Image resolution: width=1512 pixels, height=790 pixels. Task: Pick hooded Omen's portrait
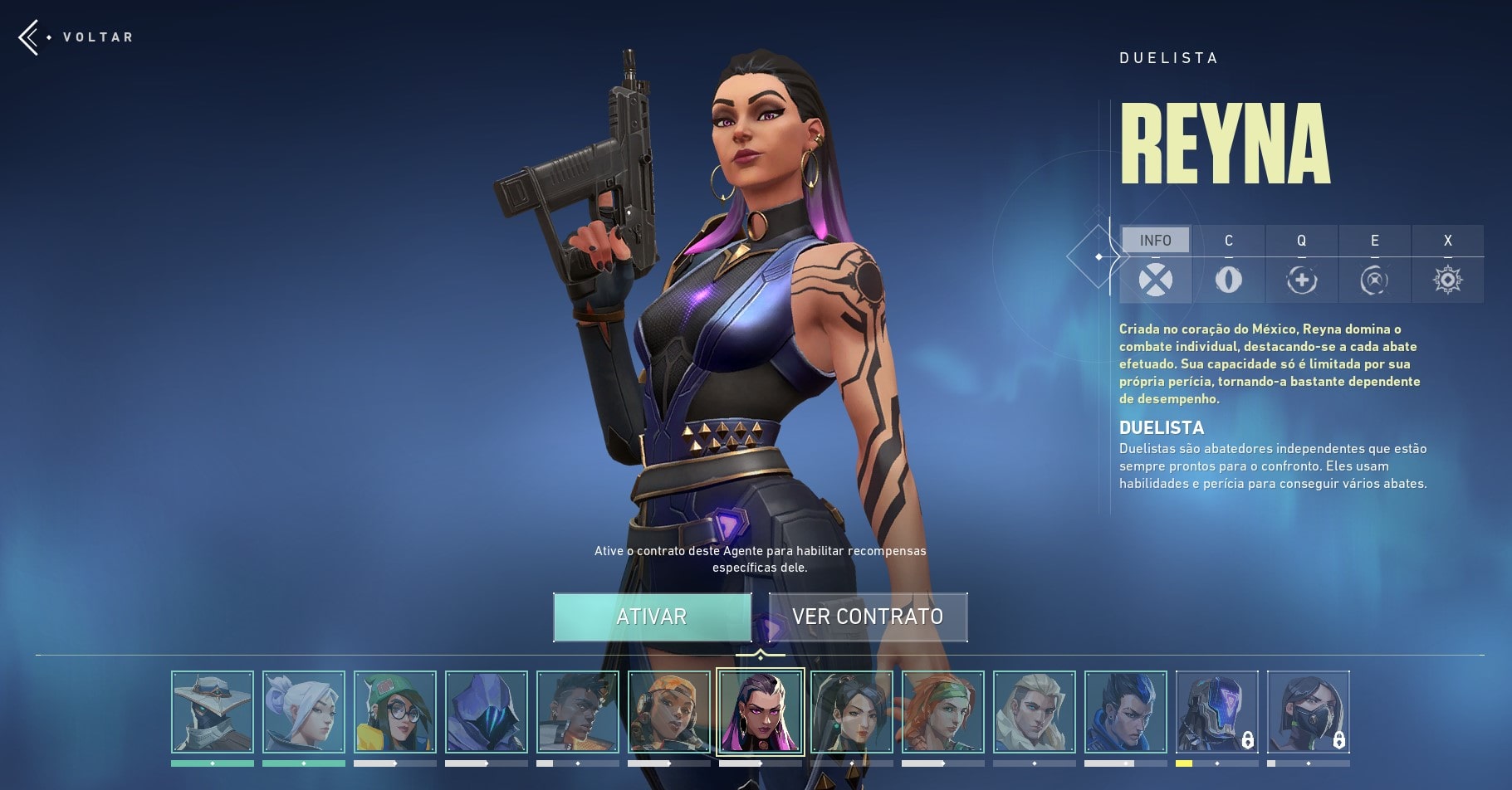[x=487, y=712]
